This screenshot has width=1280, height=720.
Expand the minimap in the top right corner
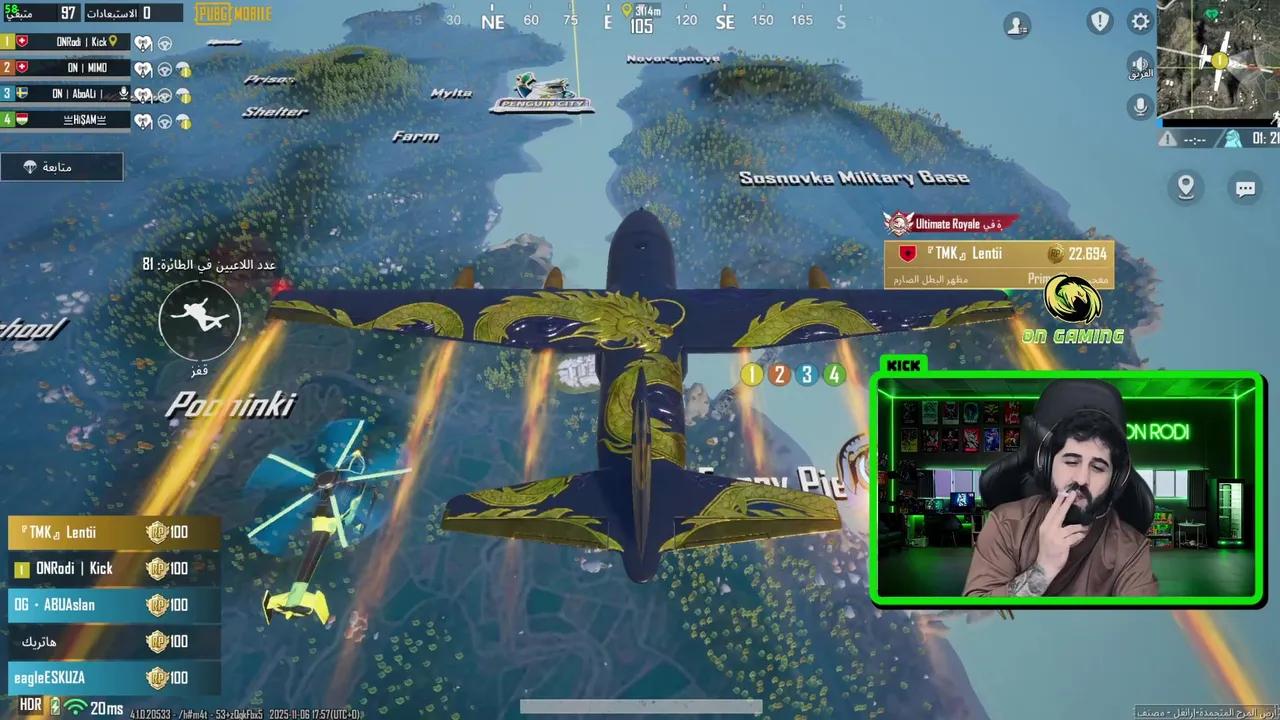point(1218,60)
